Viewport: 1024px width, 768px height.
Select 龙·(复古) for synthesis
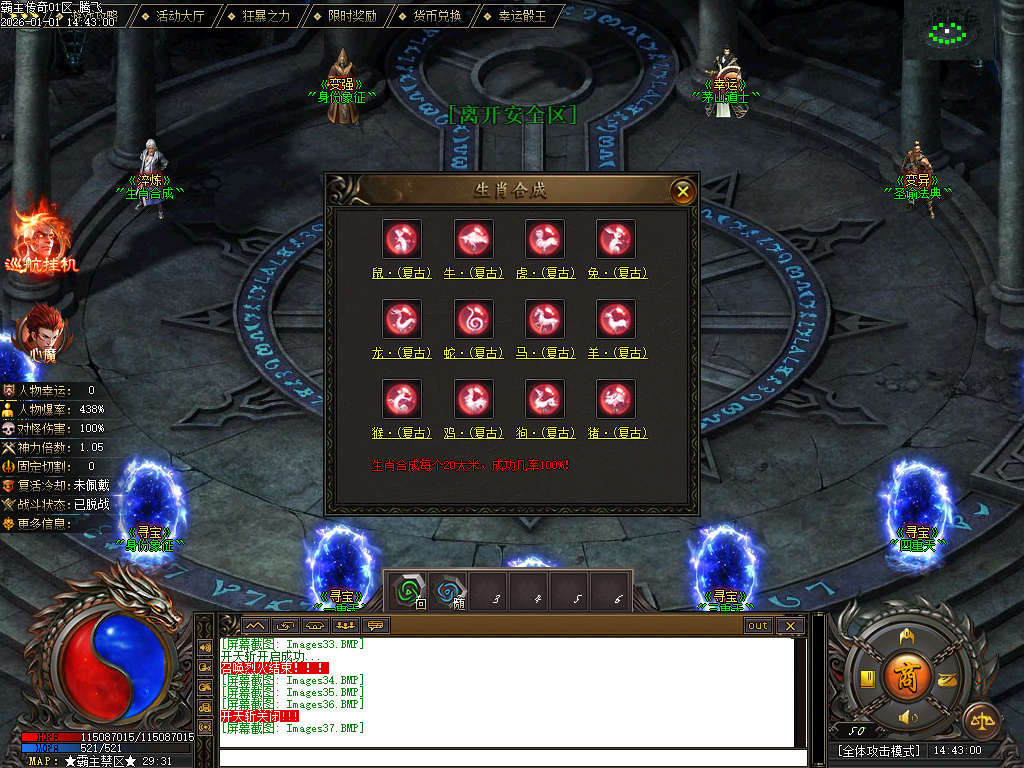[402, 320]
